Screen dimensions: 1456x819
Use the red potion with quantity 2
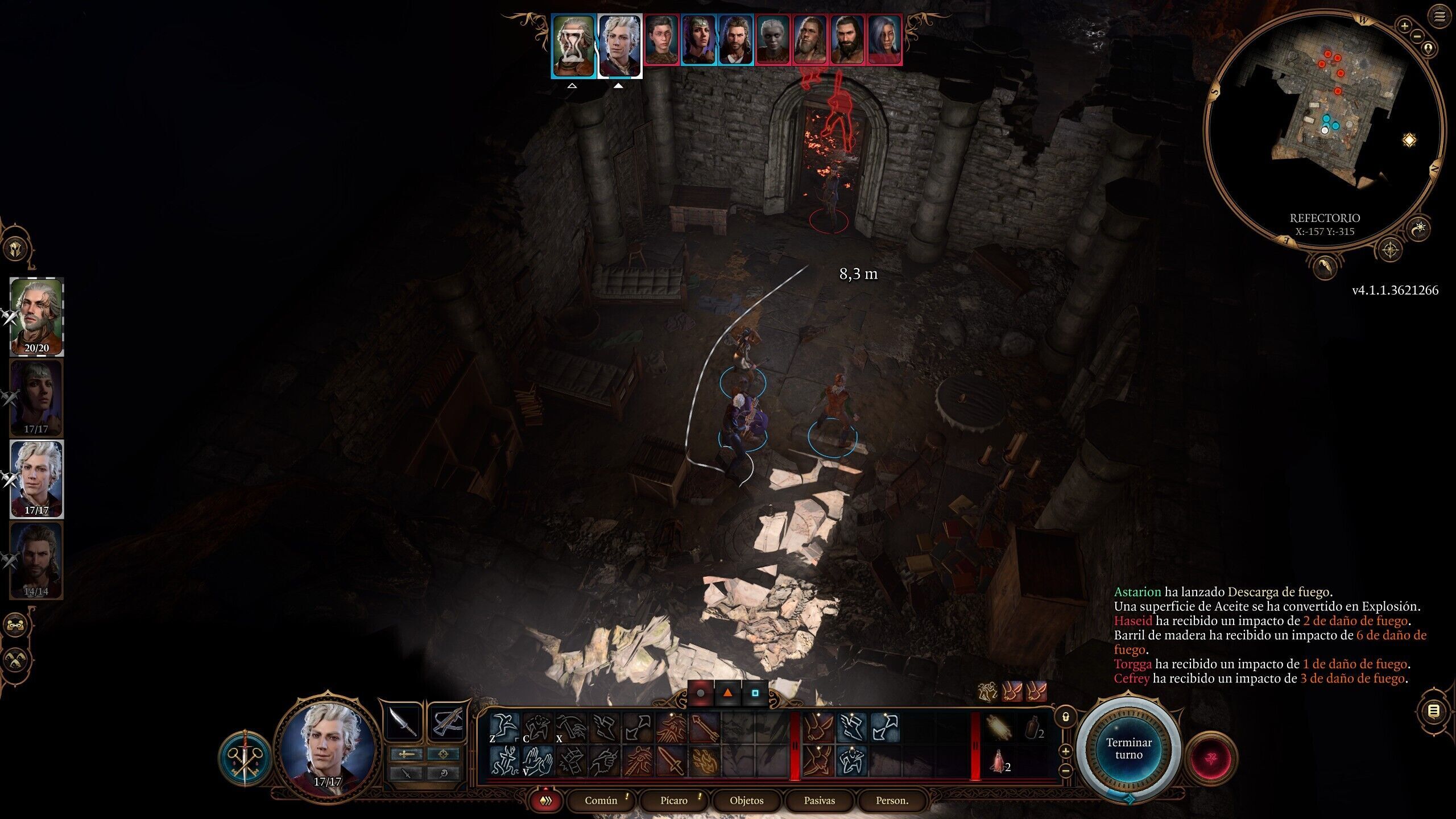tap(999, 762)
